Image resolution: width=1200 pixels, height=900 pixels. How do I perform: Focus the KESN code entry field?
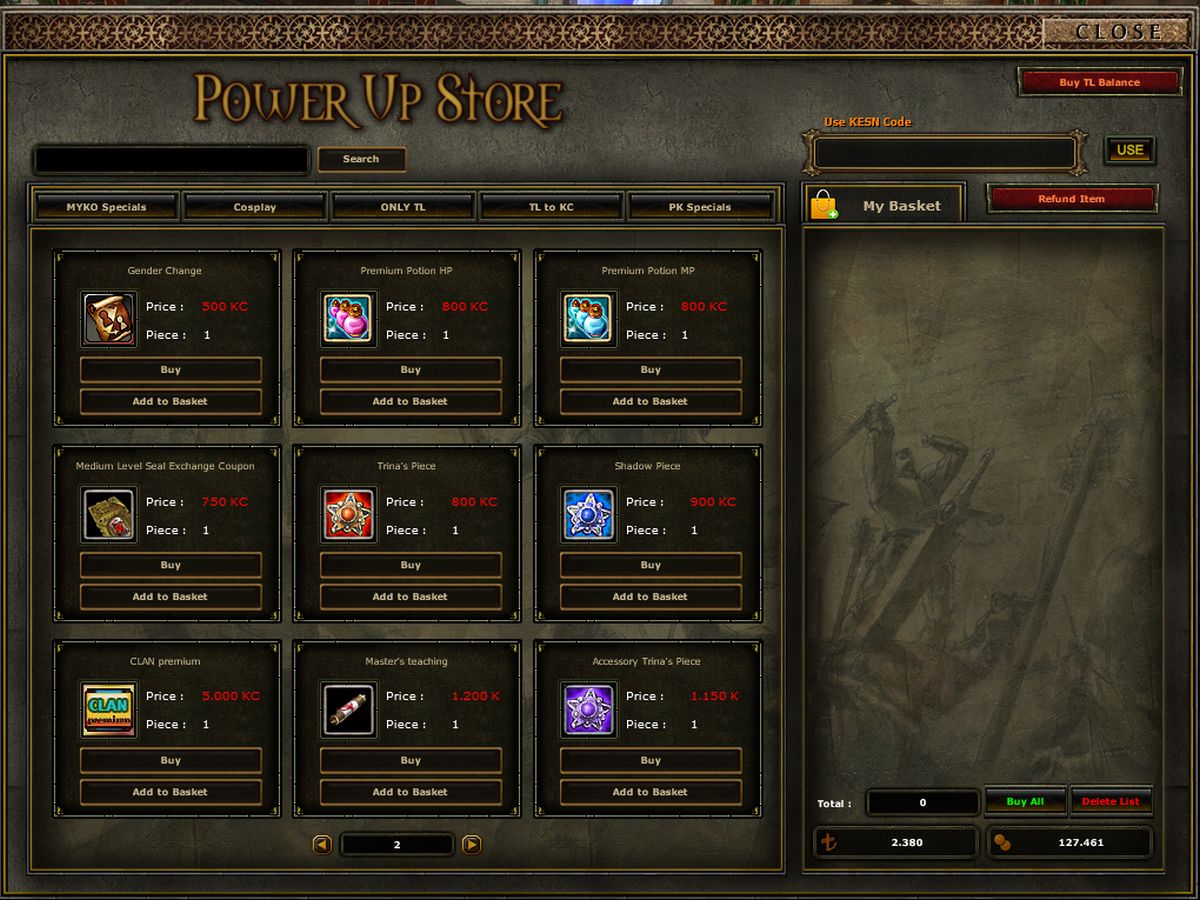[x=944, y=153]
